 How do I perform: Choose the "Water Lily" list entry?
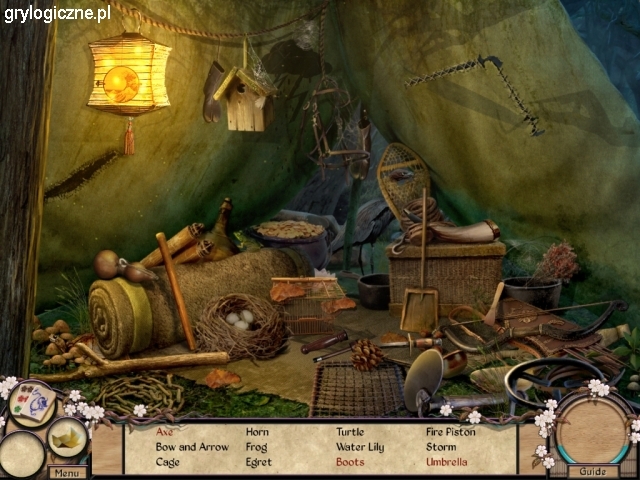tap(359, 447)
